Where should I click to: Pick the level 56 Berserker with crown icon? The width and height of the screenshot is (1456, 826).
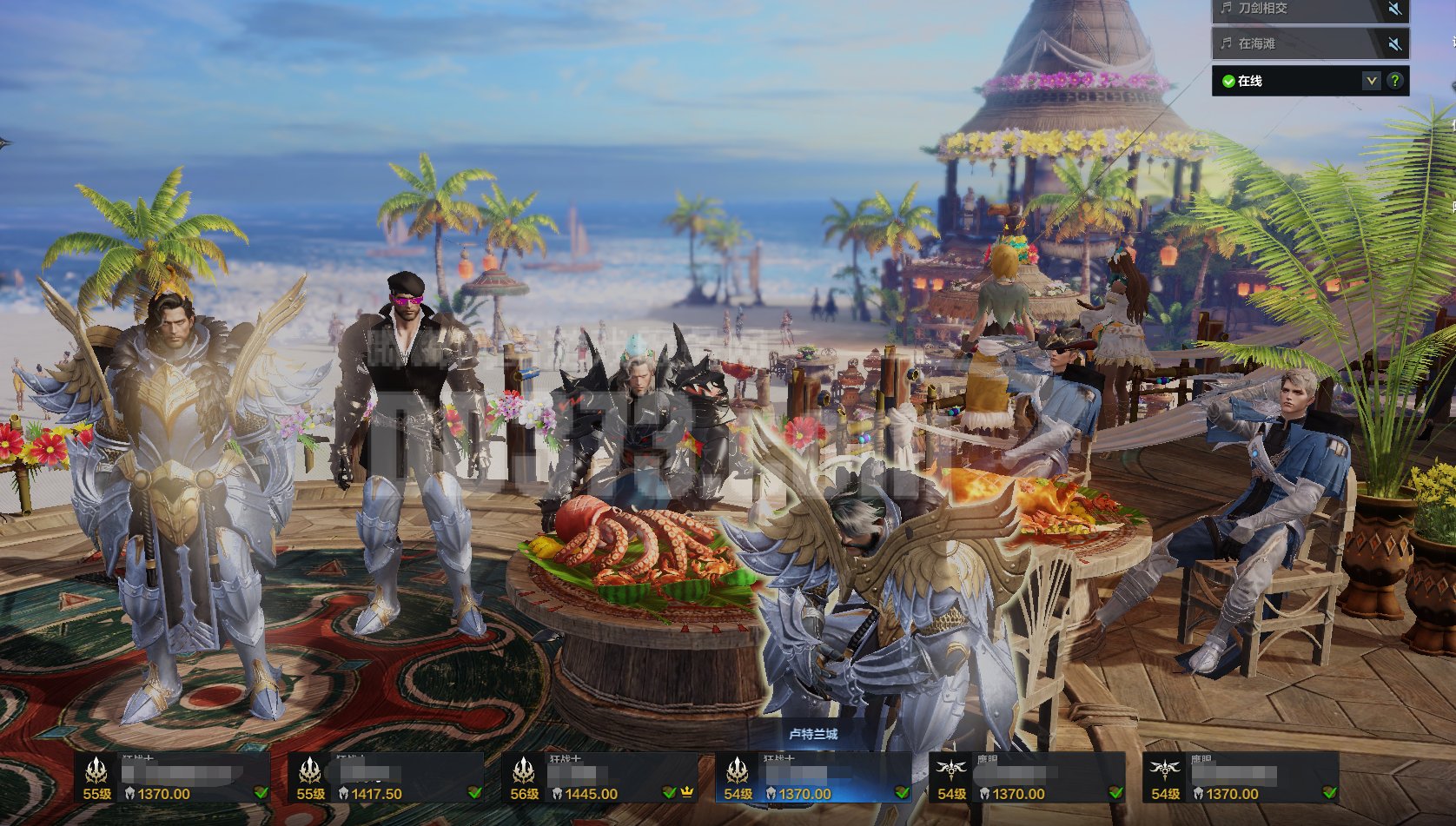(x=599, y=778)
